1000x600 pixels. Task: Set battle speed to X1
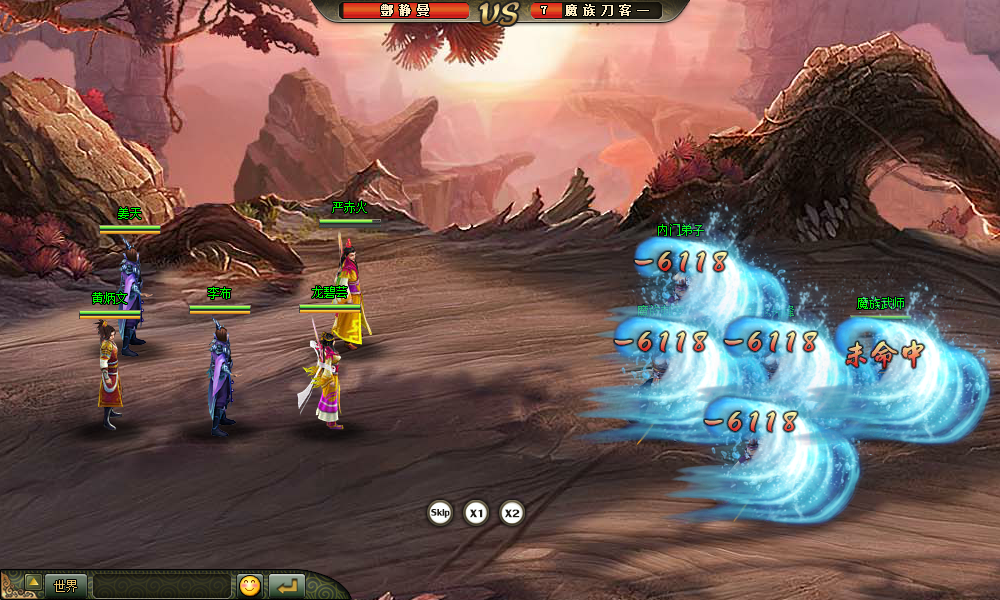477,514
